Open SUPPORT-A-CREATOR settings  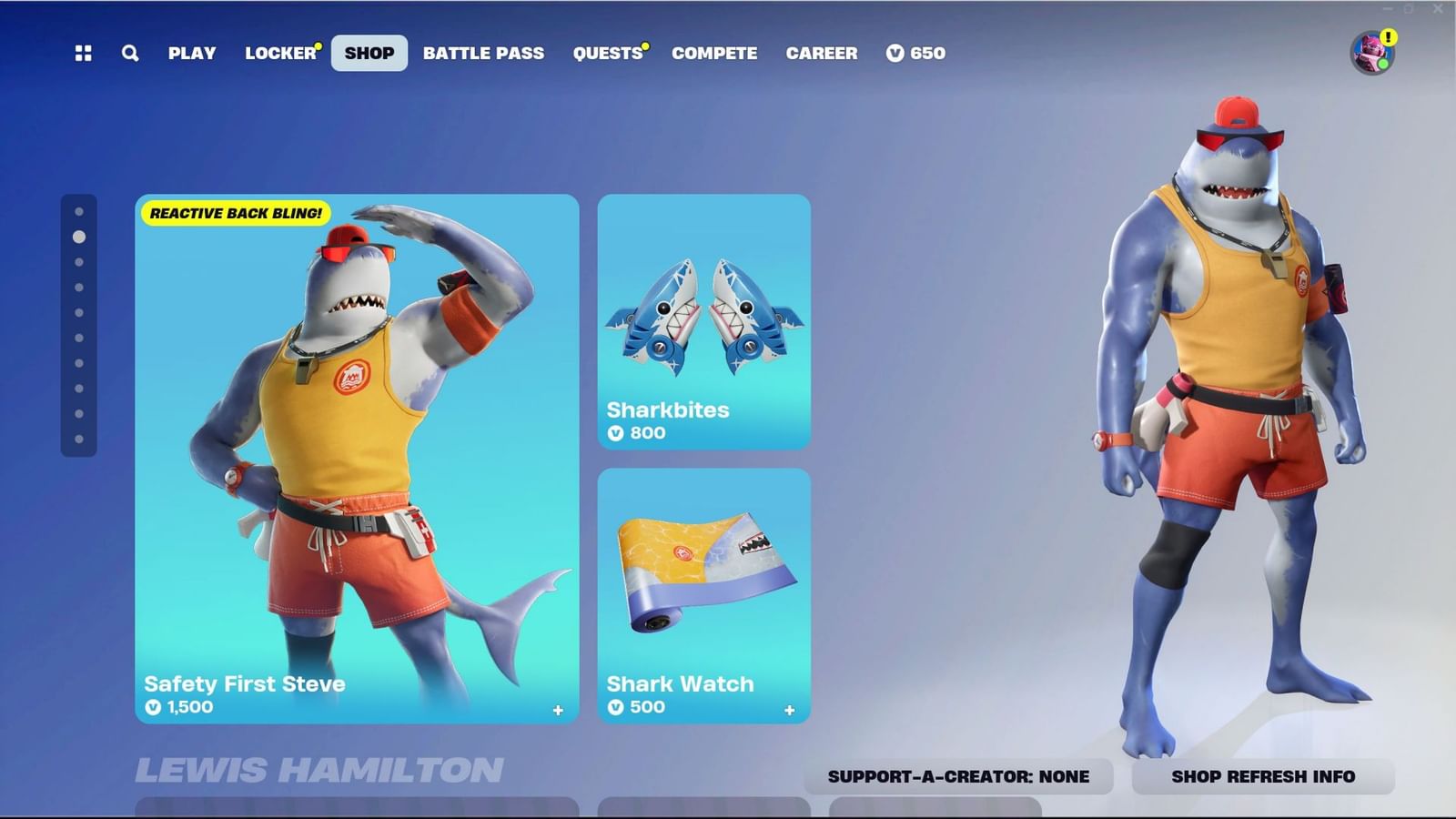[x=958, y=777]
